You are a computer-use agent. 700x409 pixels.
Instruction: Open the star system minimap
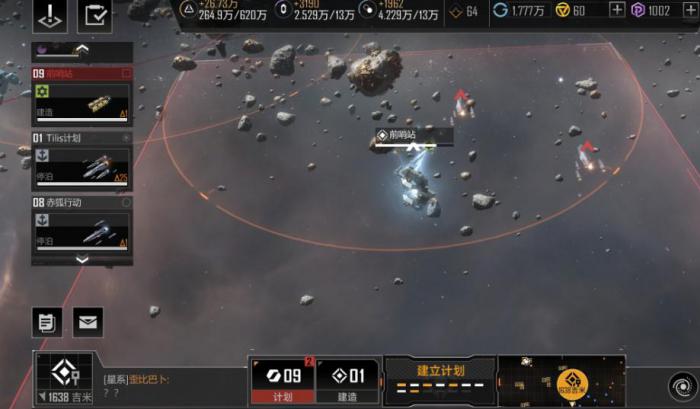click(x=560, y=381)
